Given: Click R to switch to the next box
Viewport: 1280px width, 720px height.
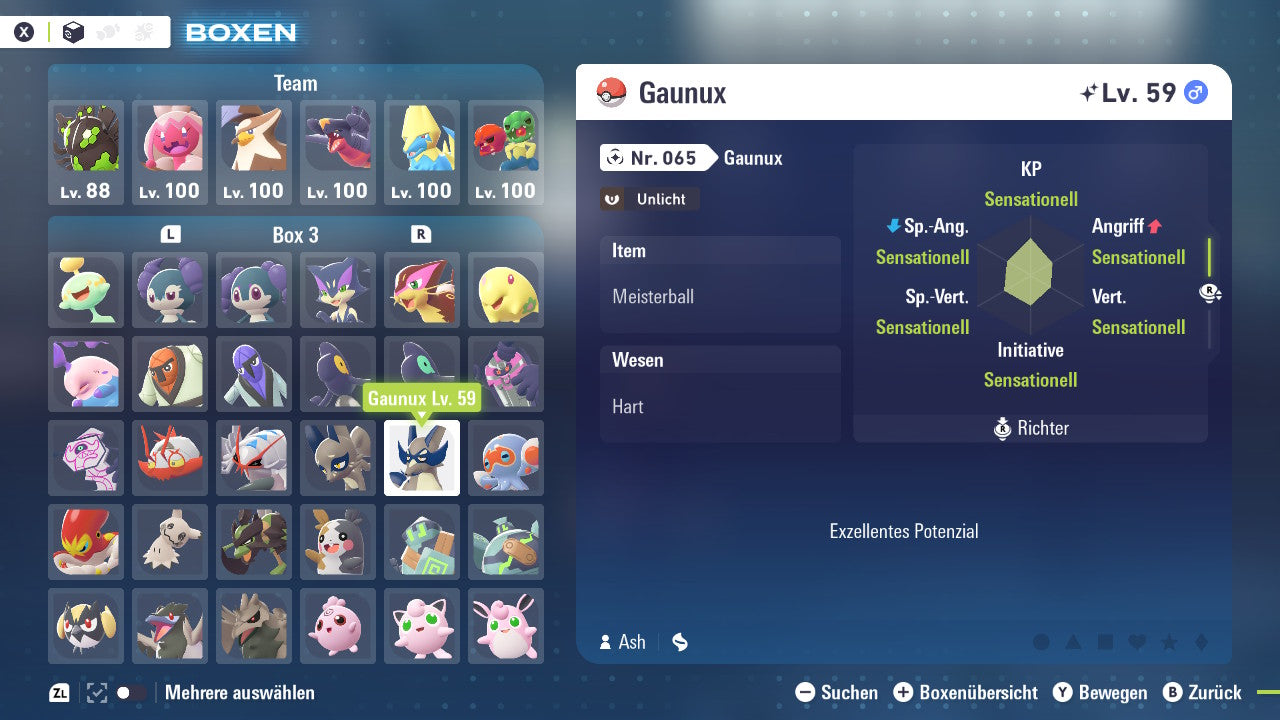Looking at the screenshot, I should pos(421,235).
